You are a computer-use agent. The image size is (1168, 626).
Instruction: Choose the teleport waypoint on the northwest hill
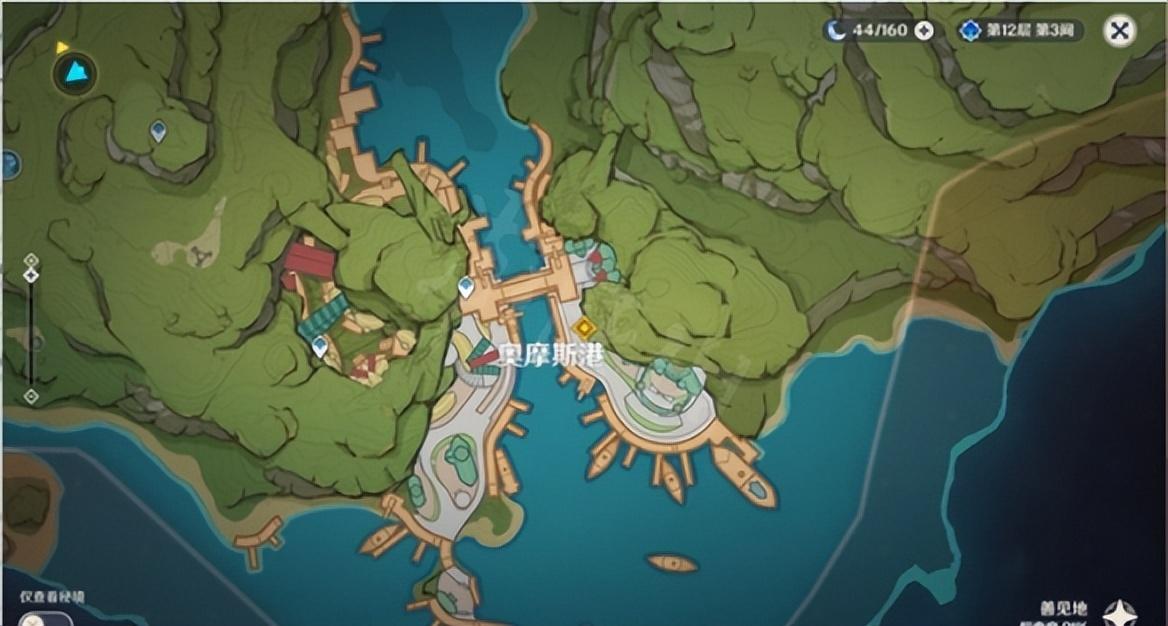(x=158, y=130)
